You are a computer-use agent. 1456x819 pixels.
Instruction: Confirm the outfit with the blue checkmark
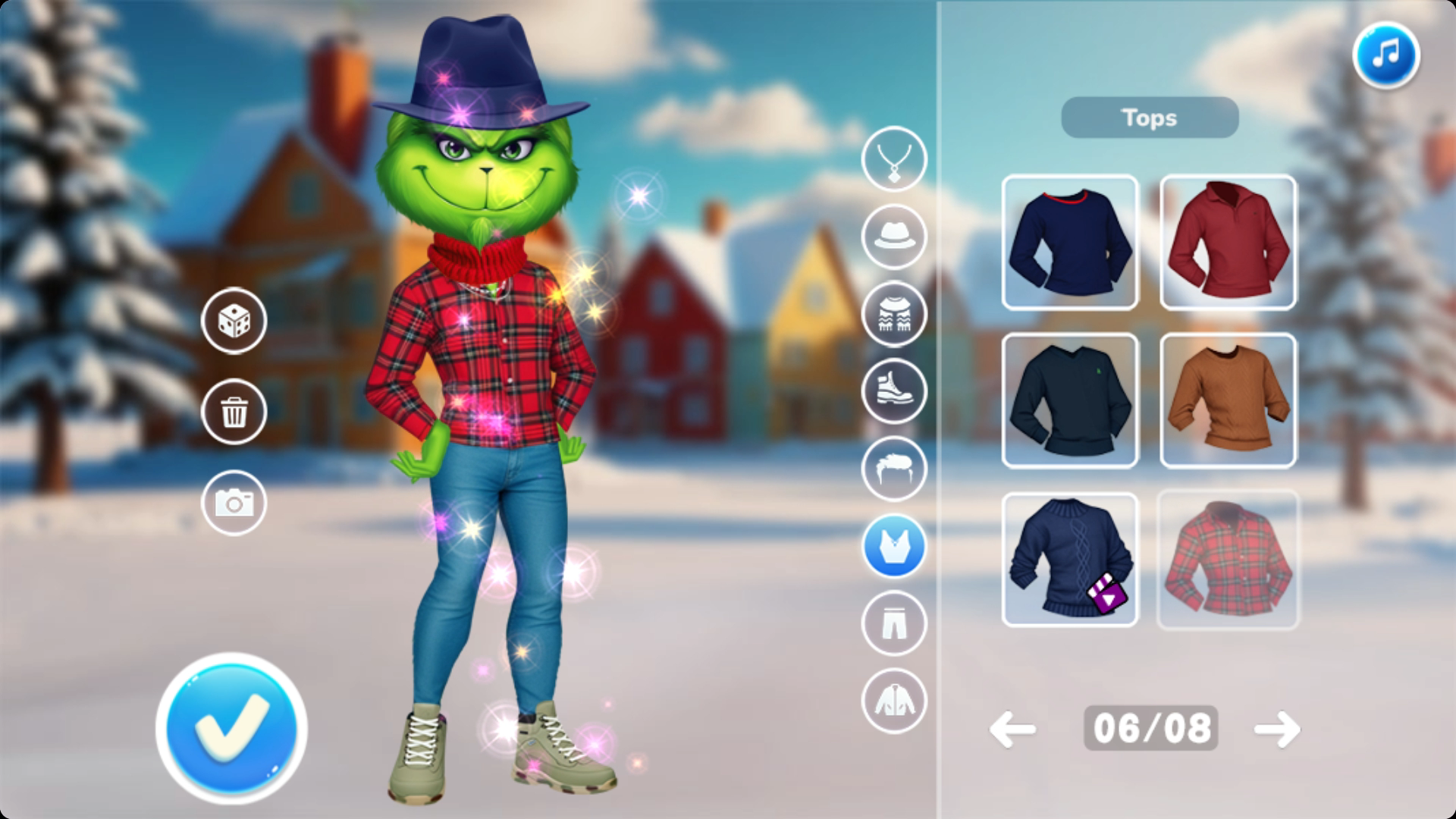coord(231,727)
